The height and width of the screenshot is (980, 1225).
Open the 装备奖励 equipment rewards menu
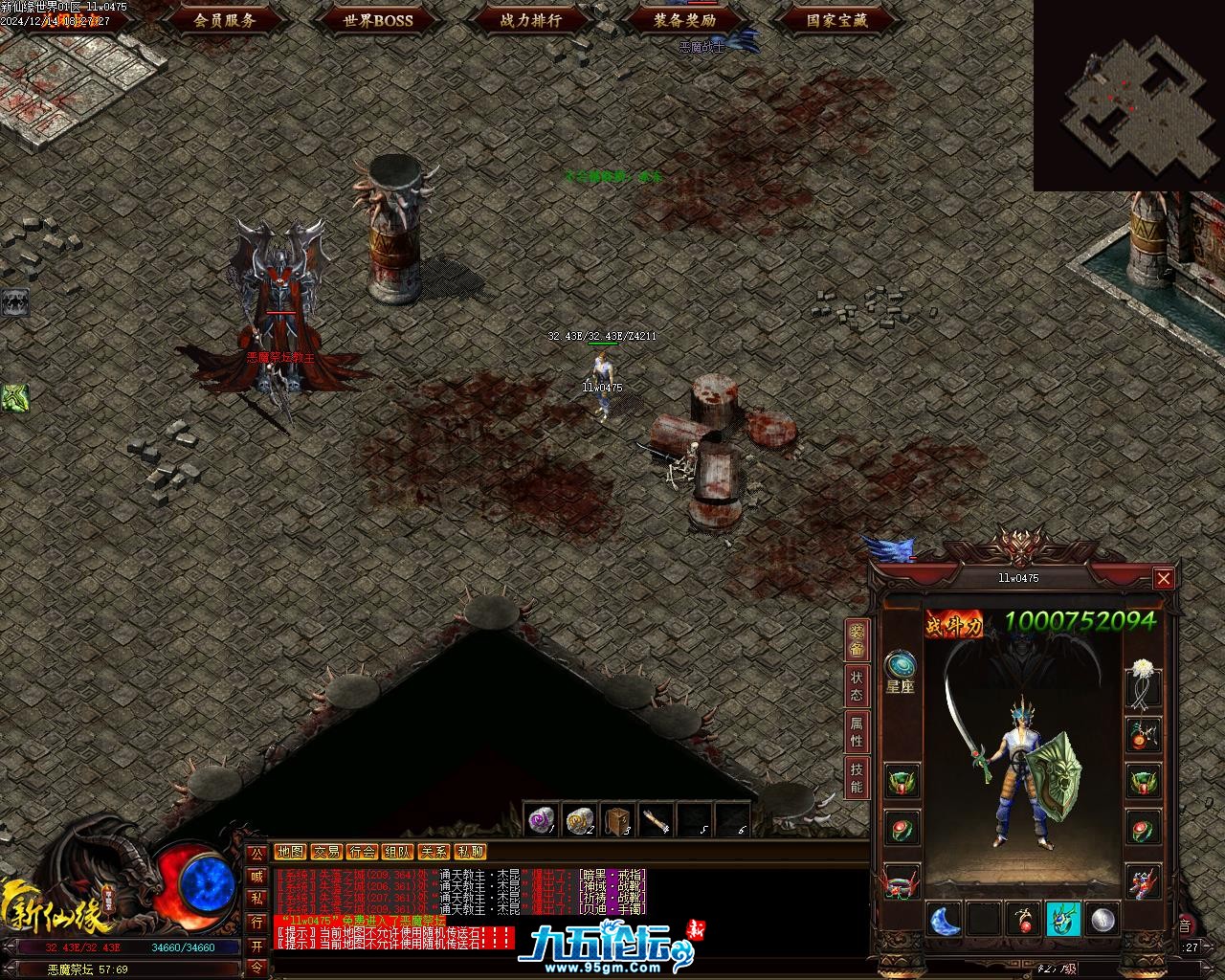click(684, 19)
